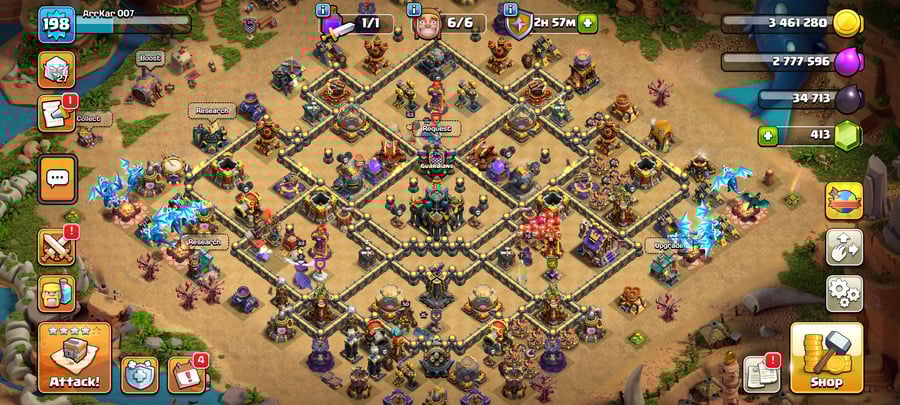Tap the Request bubble above clan castle
This screenshot has height=405, width=900.
pos(436,129)
